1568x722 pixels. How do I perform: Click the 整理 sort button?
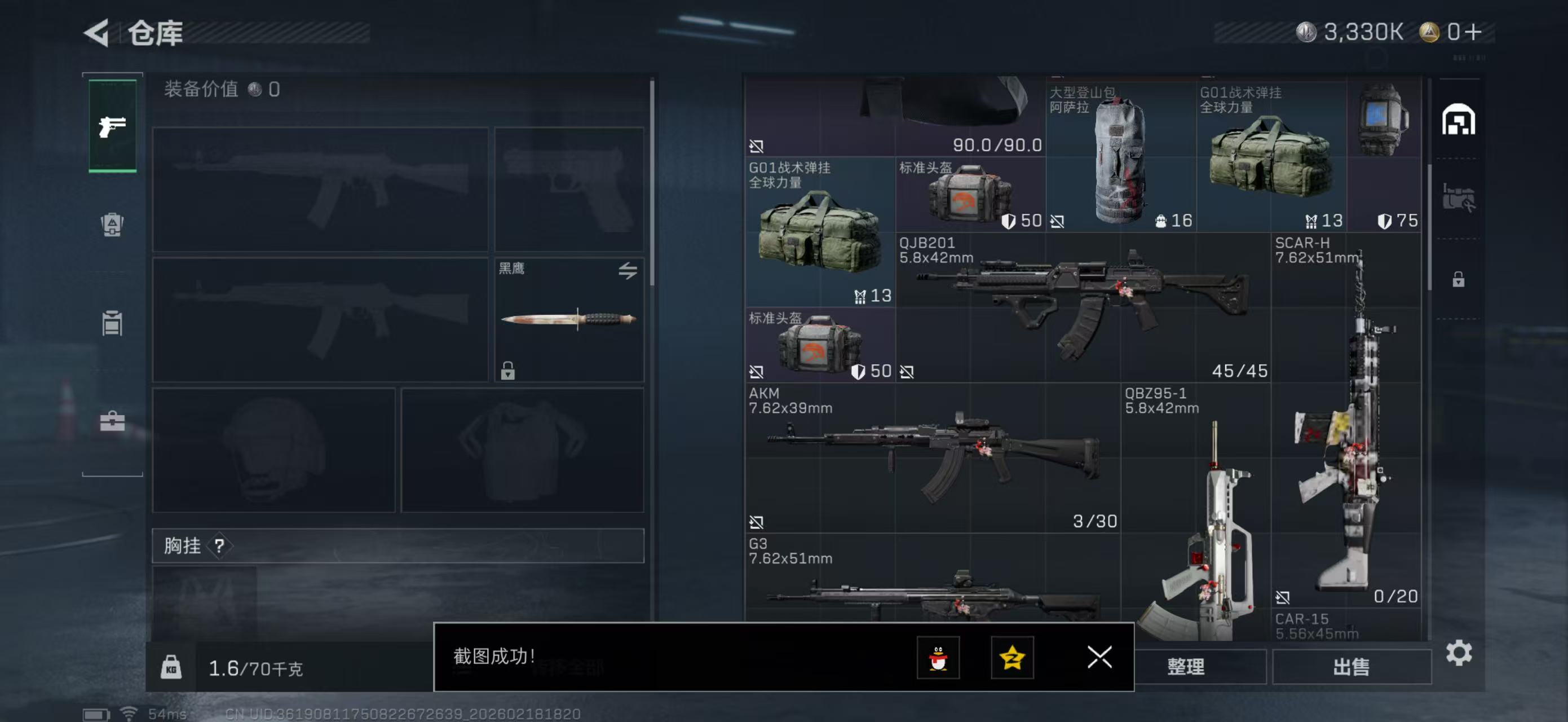pos(1186,667)
